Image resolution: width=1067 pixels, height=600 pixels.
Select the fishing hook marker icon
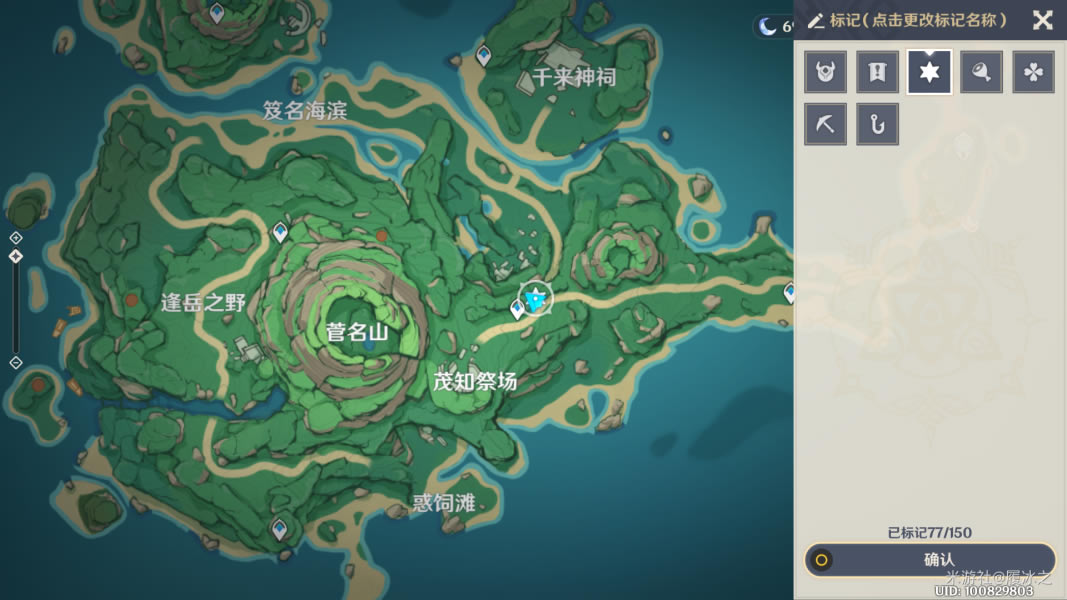(878, 124)
